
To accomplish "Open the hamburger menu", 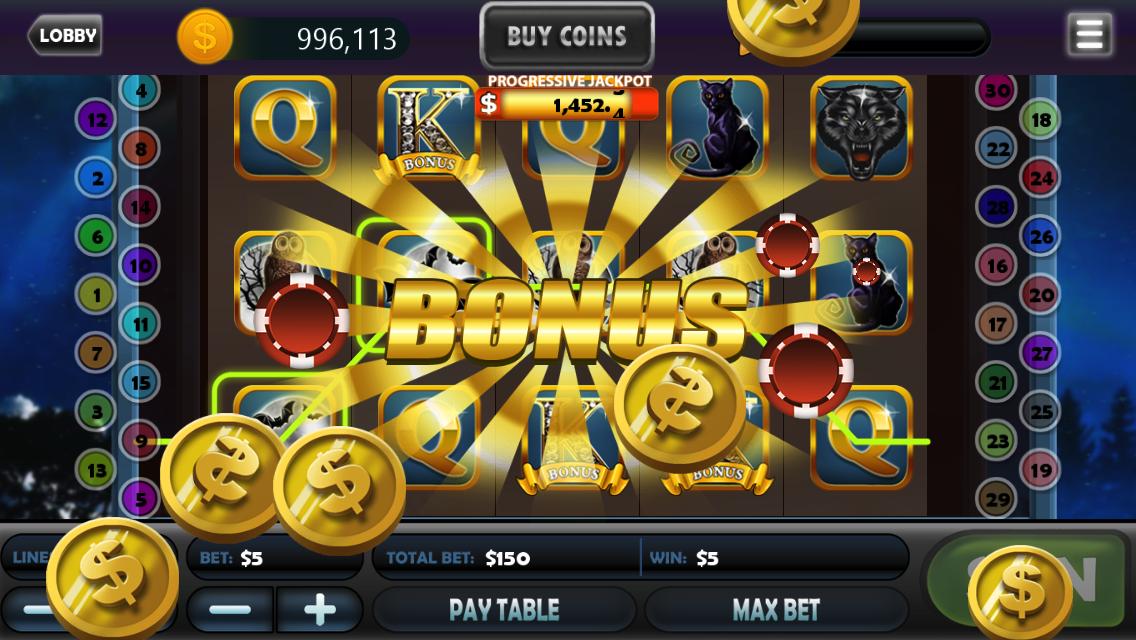I will (x=1089, y=35).
